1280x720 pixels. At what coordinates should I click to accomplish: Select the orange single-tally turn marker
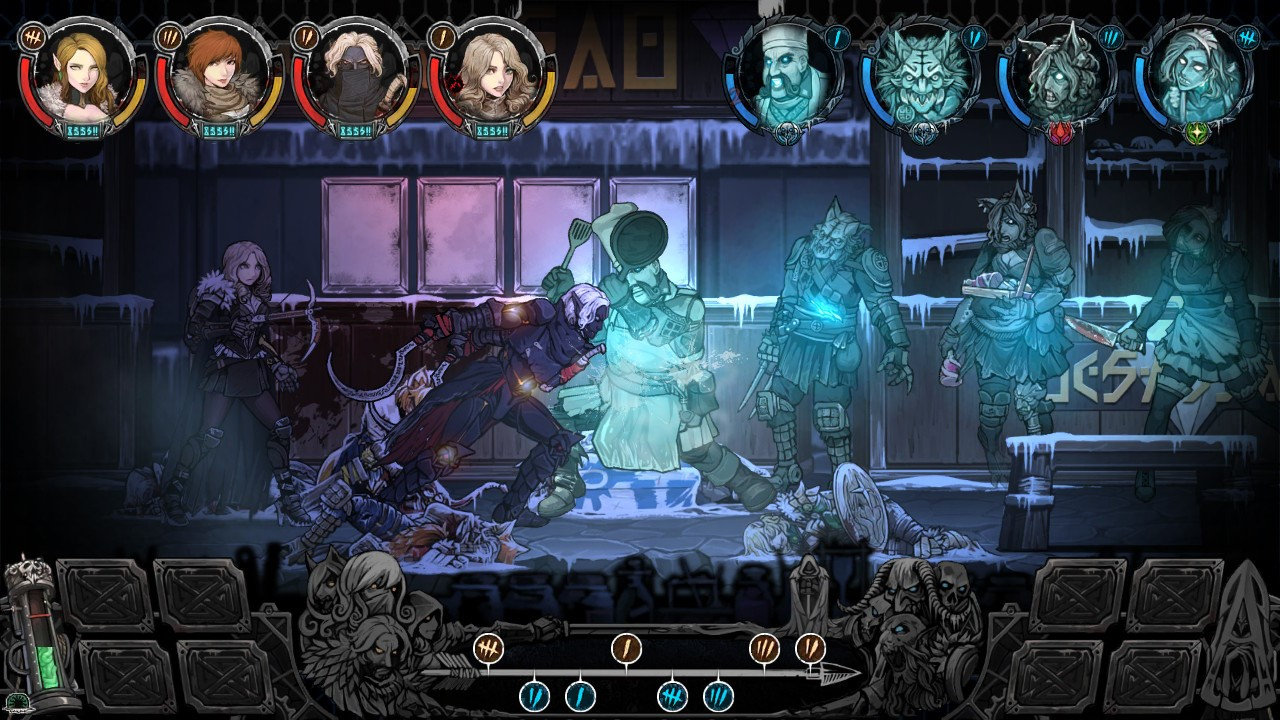[x=626, y=648]
